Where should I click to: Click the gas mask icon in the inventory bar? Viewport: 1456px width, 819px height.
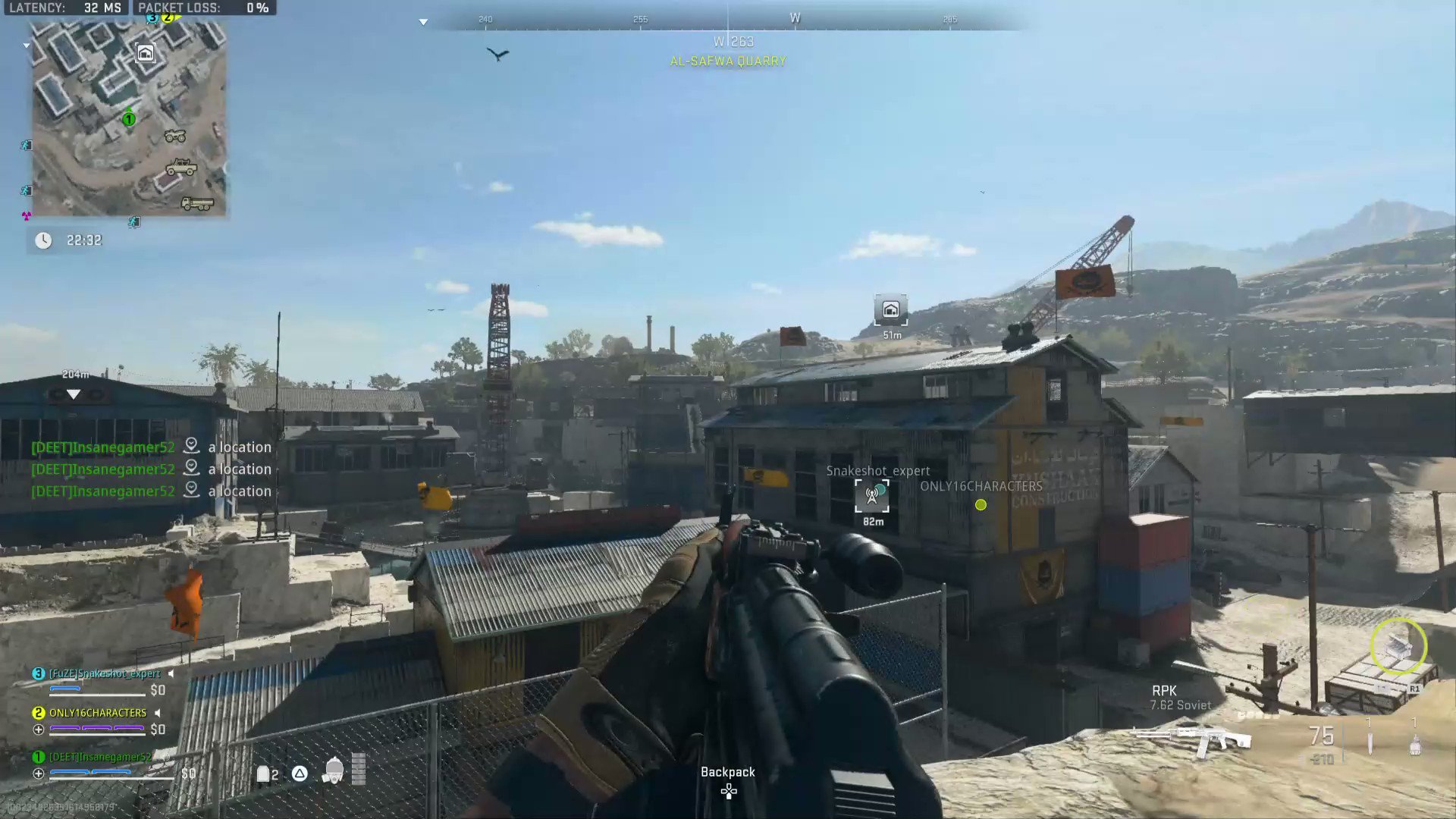tap(334, 770)
